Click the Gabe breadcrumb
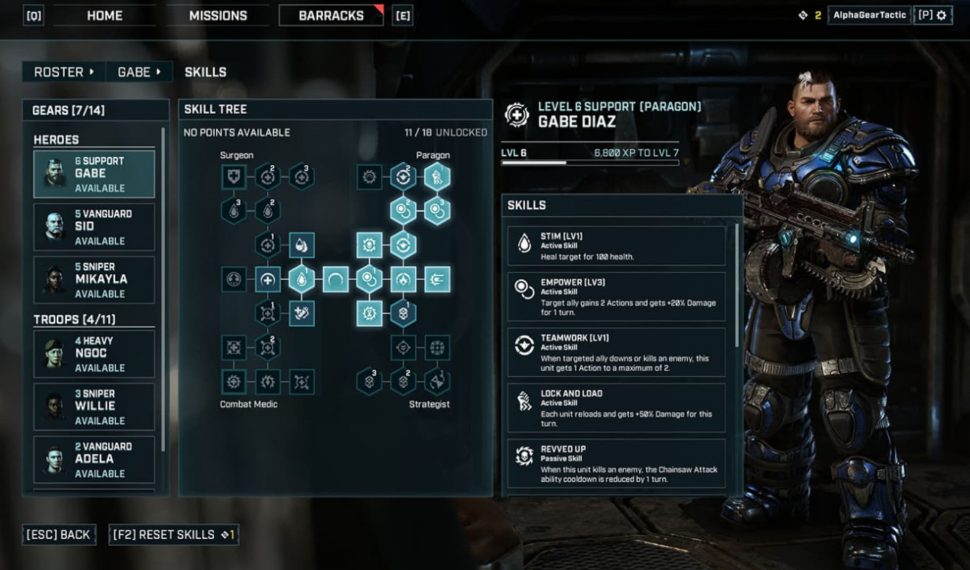 pyautogui.click(x=139, y=72)
